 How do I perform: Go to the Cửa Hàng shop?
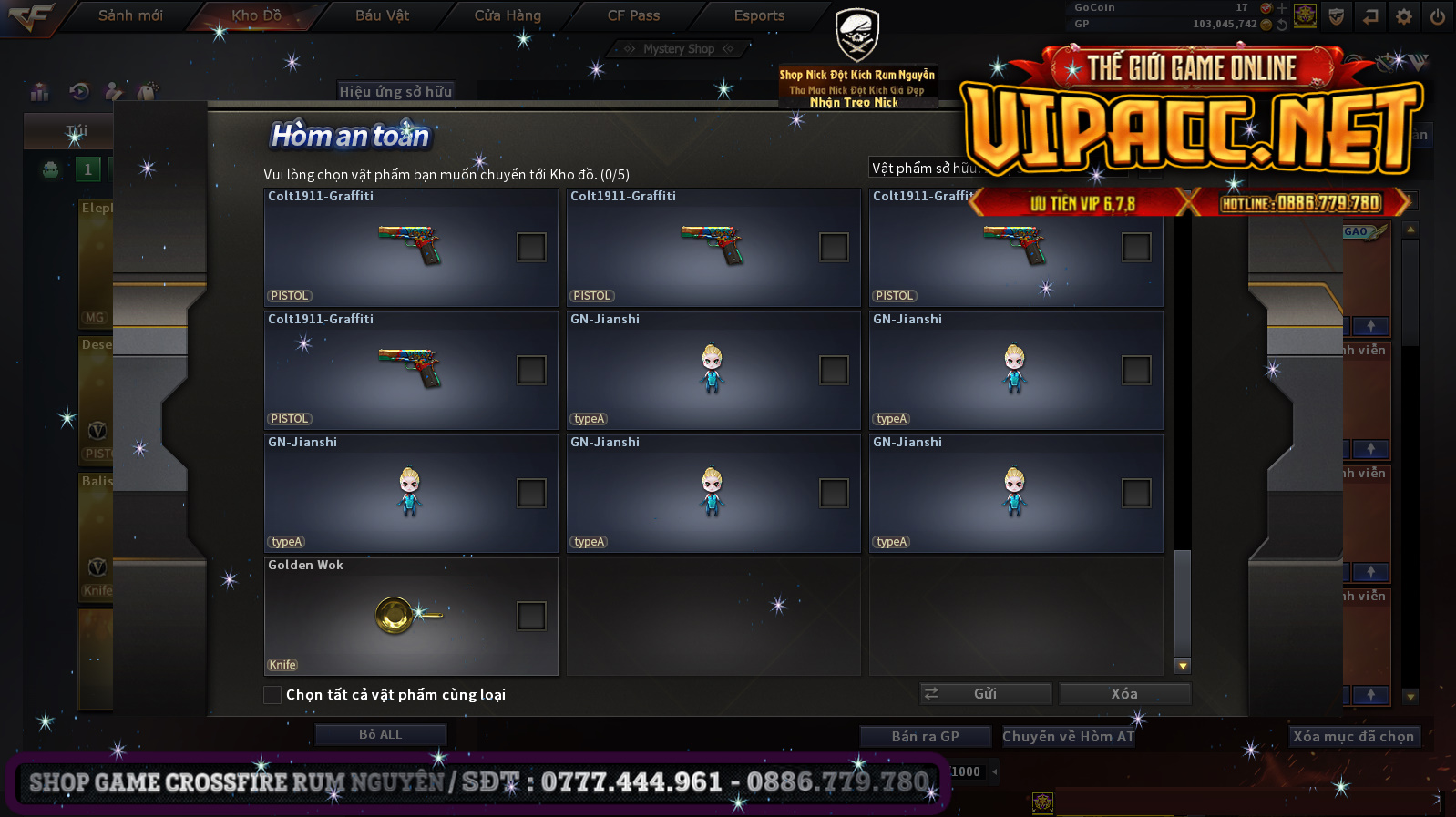click(508, 15)
